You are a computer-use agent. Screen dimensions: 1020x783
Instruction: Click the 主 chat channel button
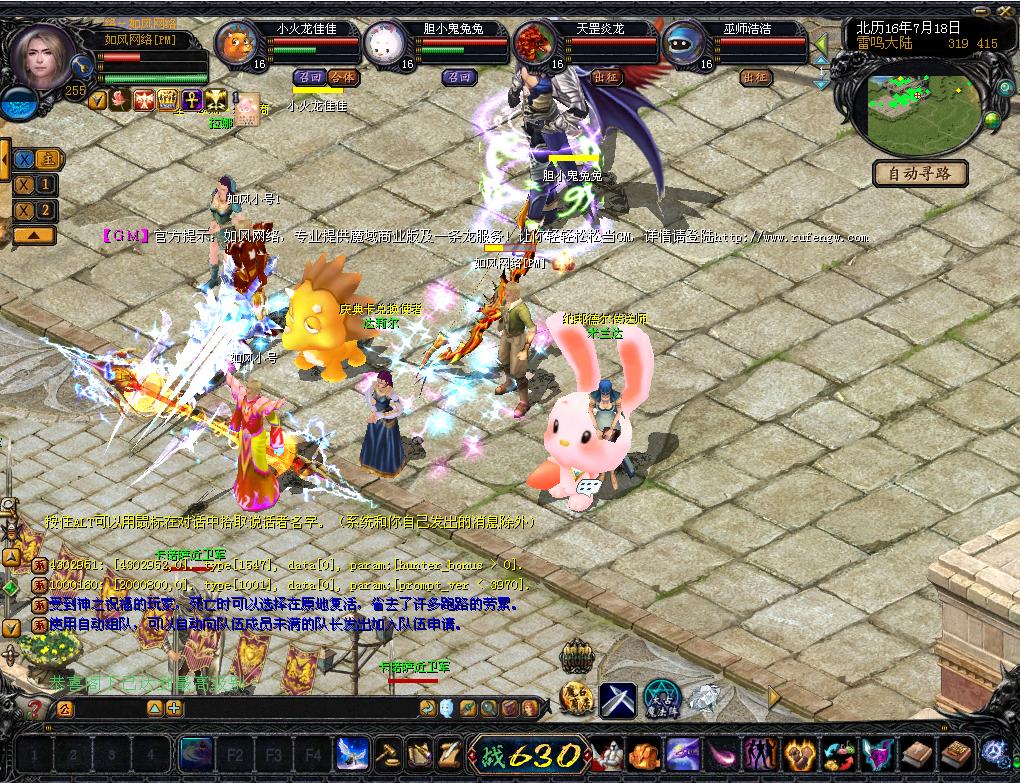47,159
